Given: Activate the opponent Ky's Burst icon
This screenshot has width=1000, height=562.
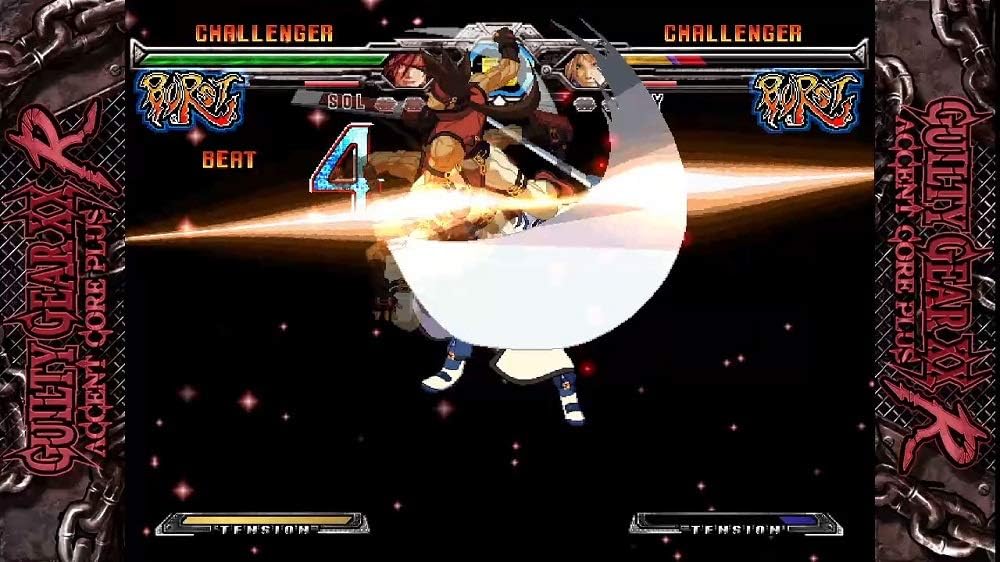Looking at the screenshot, I should [x=808, y=99].
